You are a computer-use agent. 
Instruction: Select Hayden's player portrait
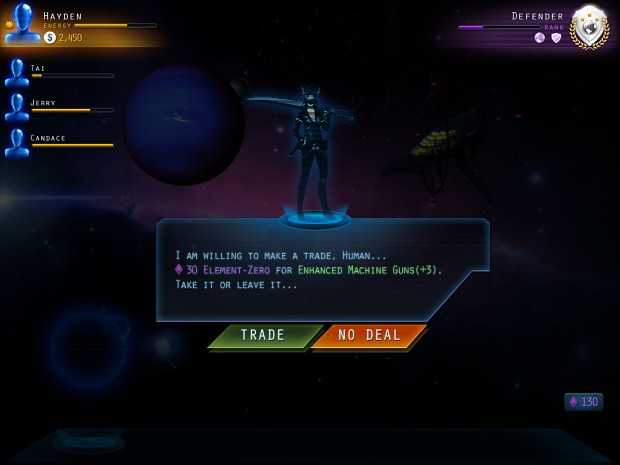coord(22,25)
